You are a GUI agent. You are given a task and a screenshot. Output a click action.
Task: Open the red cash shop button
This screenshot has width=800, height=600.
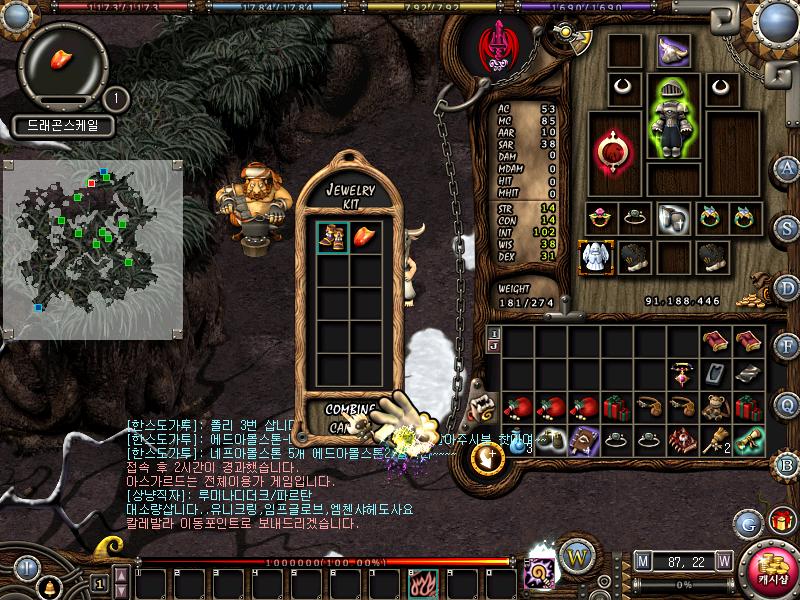pyautogui.click(x=769, y=567)
